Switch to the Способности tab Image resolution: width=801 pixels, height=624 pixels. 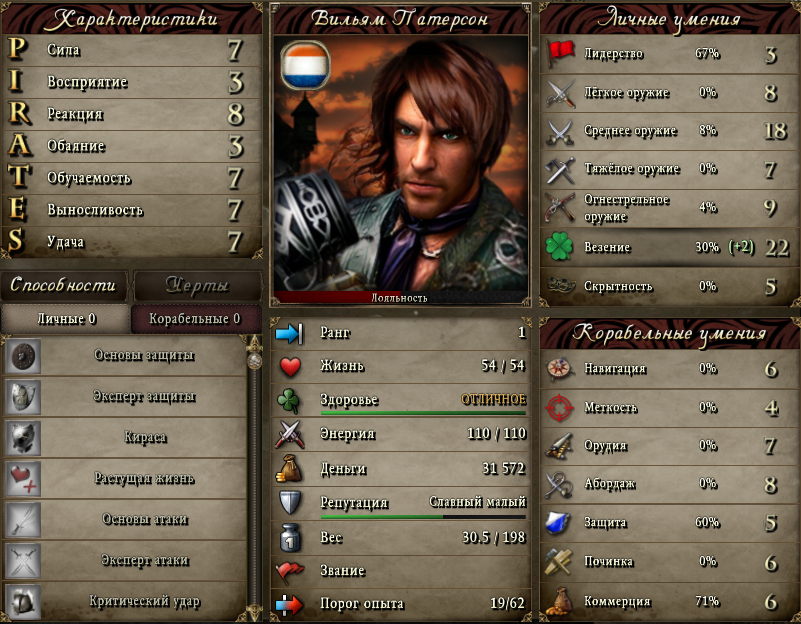coord(63,285)
